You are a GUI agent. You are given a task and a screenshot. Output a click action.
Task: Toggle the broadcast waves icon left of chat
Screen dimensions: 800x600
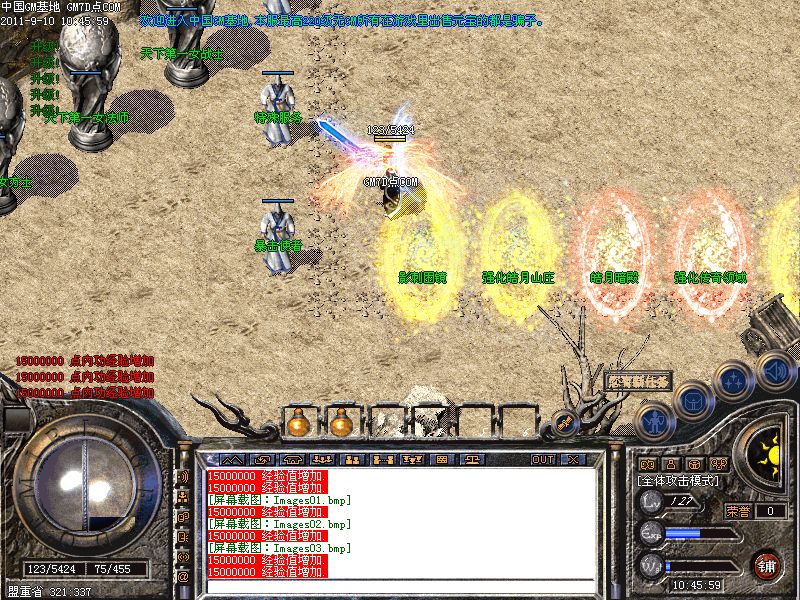point(183,477)
